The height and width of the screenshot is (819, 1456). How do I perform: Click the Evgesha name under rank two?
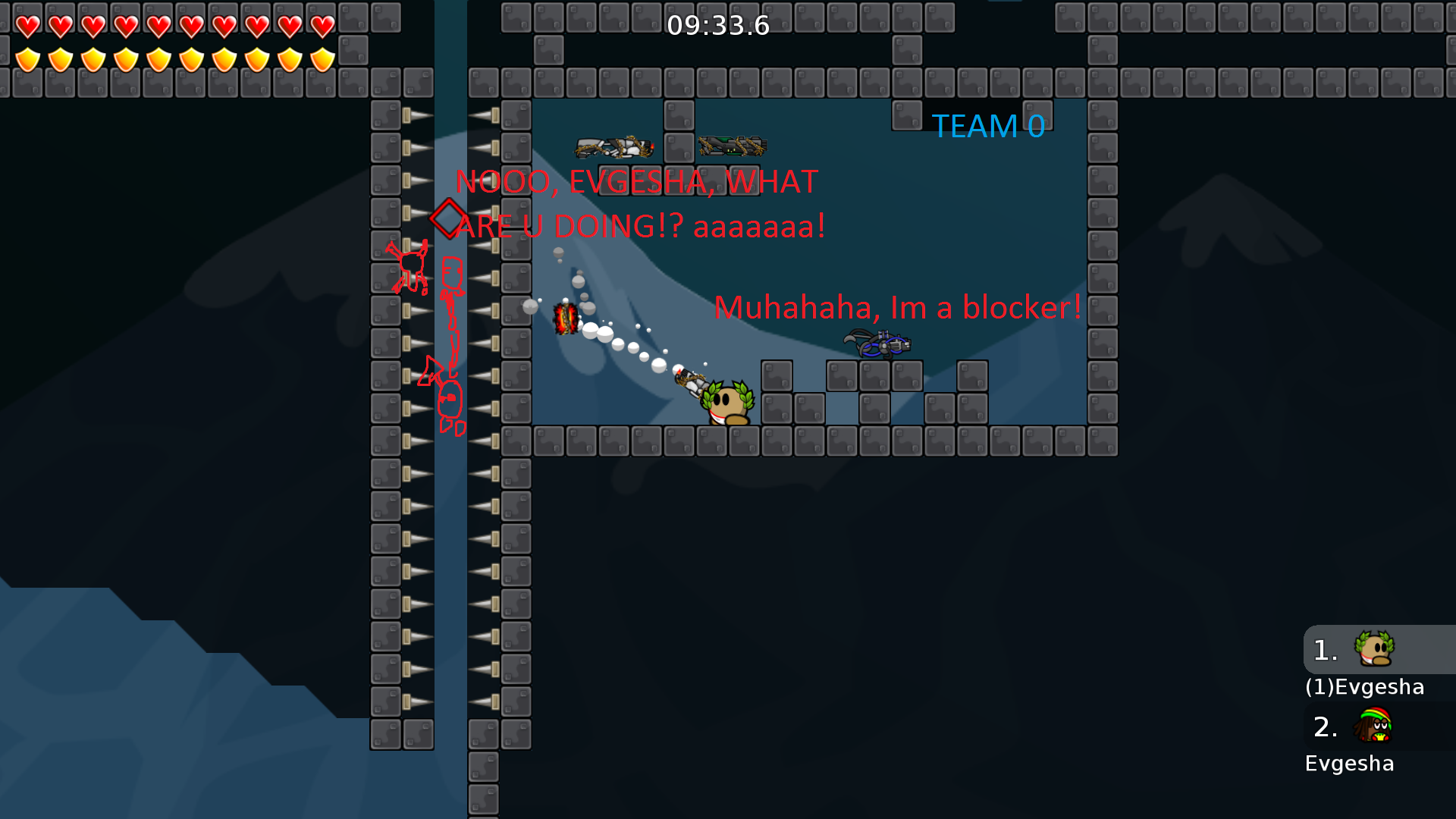pos(1350,764)
